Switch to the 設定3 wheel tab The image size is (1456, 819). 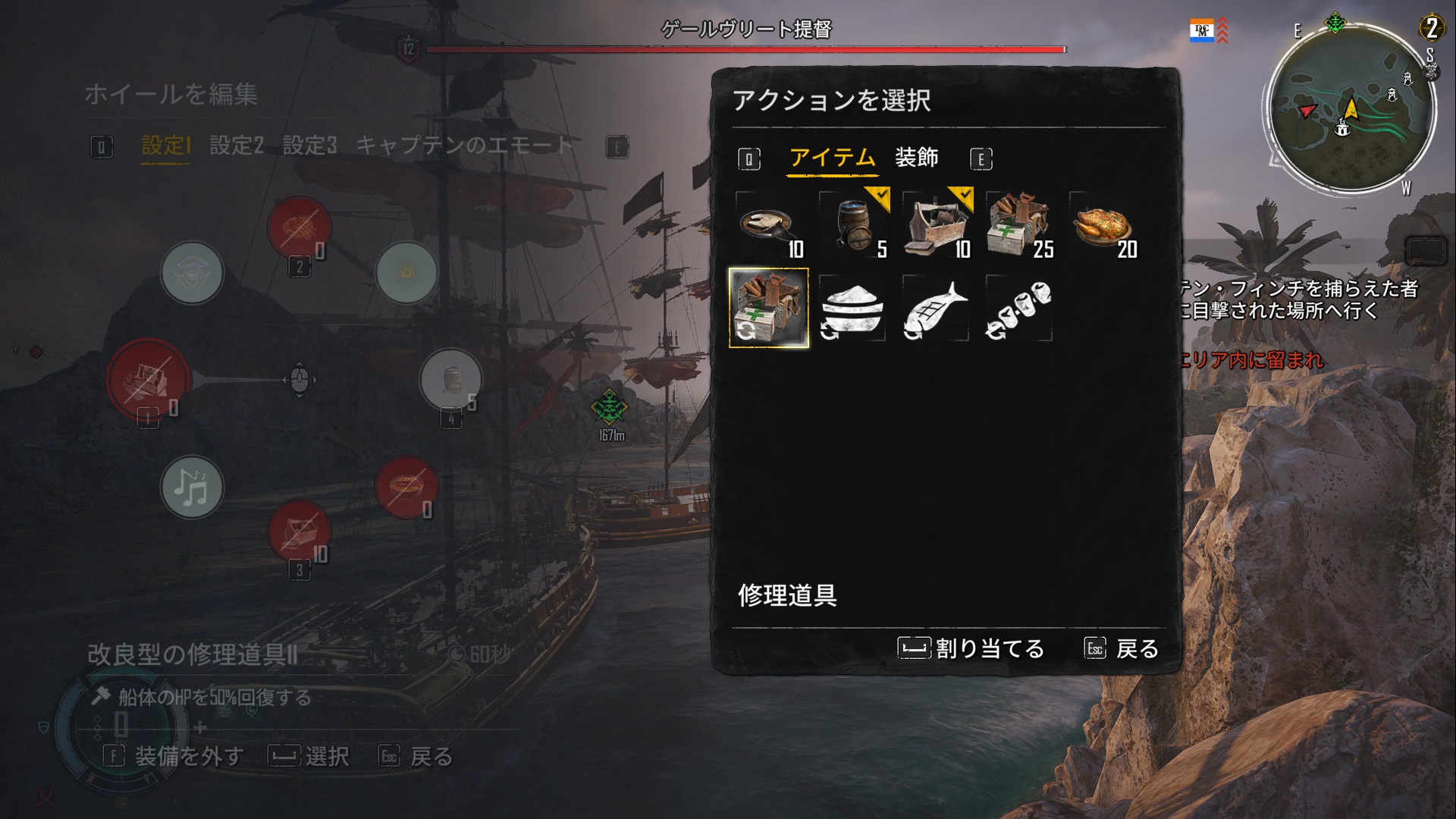(309, 145)
